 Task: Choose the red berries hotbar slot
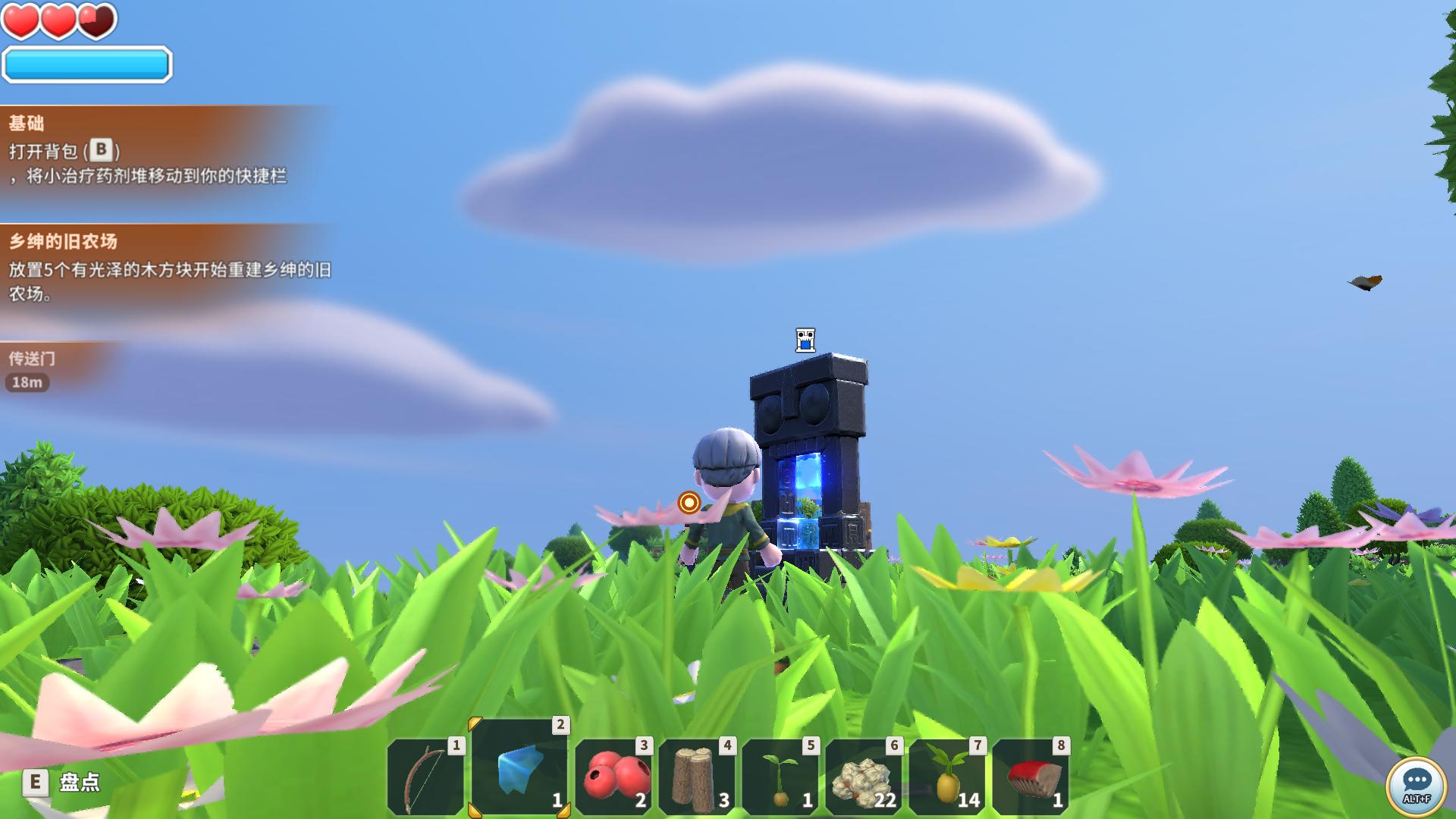[x=613, y=777]
